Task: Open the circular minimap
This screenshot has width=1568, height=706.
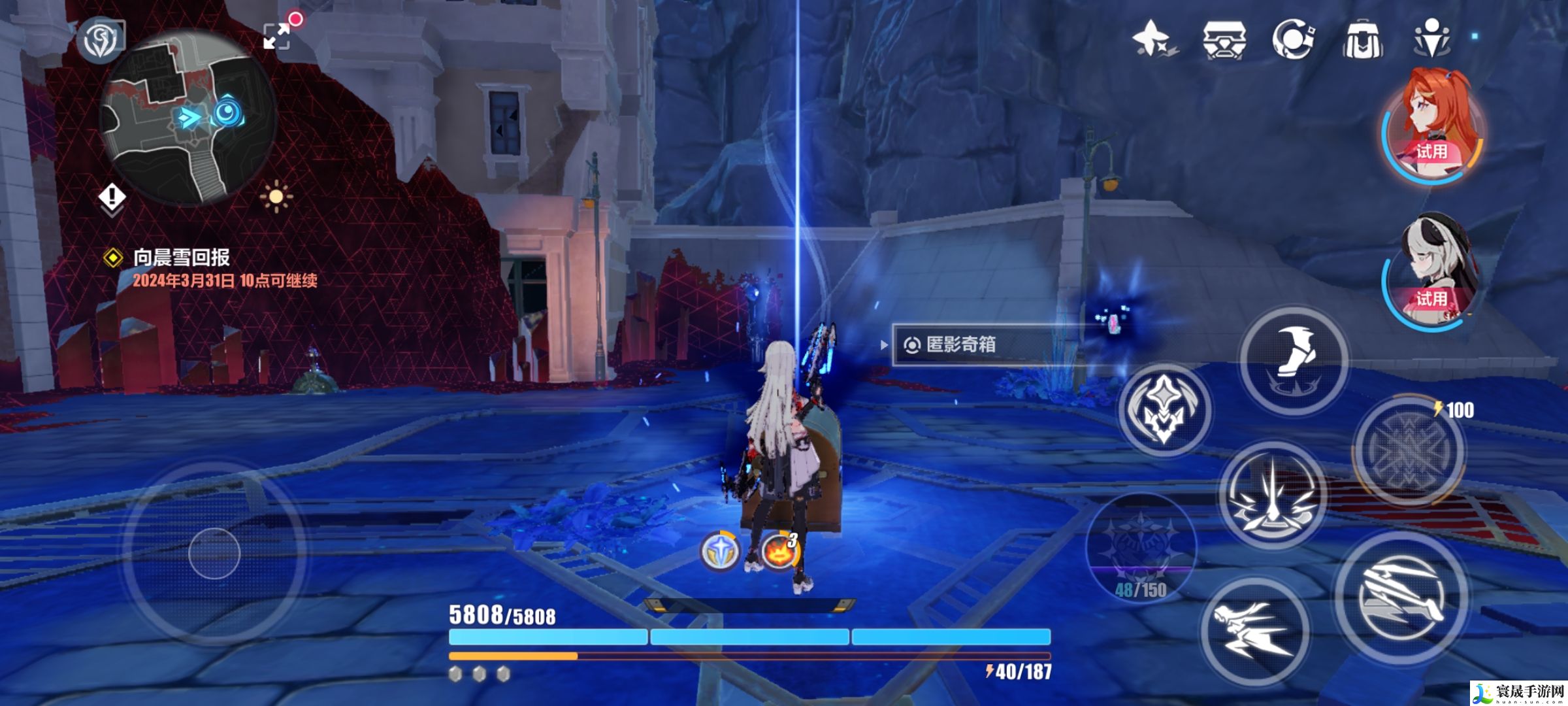Action: [x=188, y=118]
